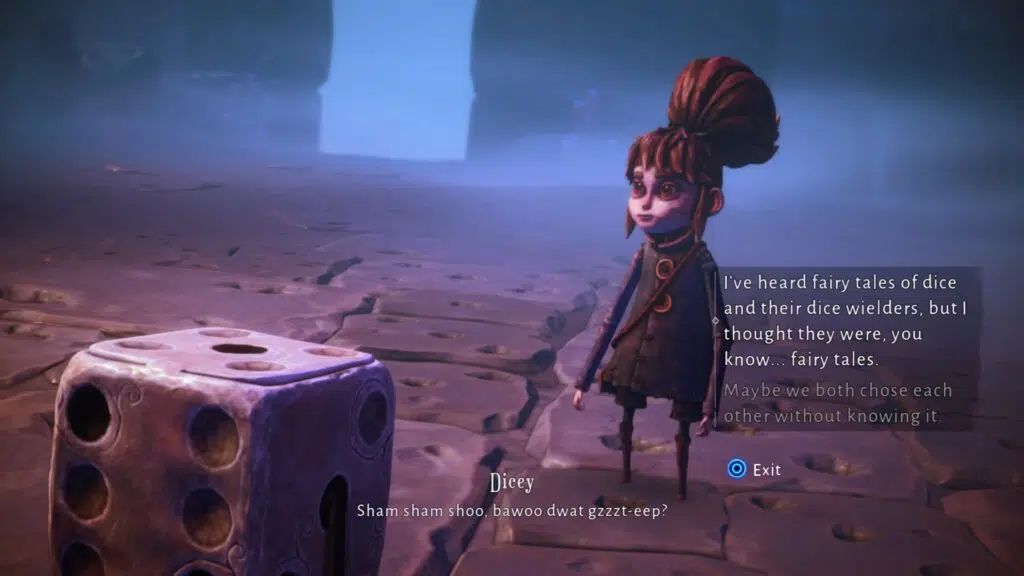The height and width of the screenshot is (576, 1024).
Task: Select "Maybe we both chose each other" reply
Action: tap(836, 403)
